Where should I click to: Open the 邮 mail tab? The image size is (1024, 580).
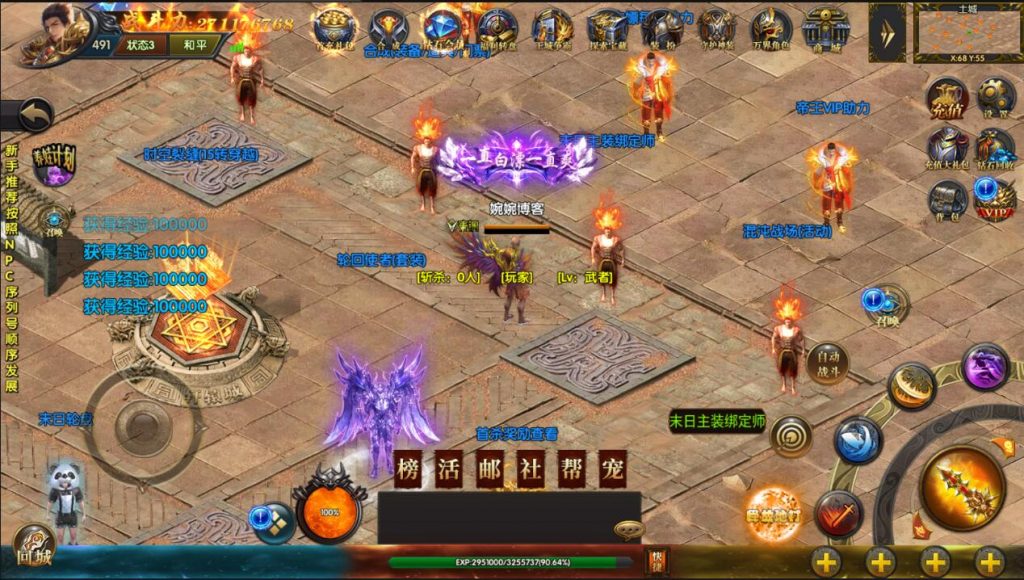(489, 471)
